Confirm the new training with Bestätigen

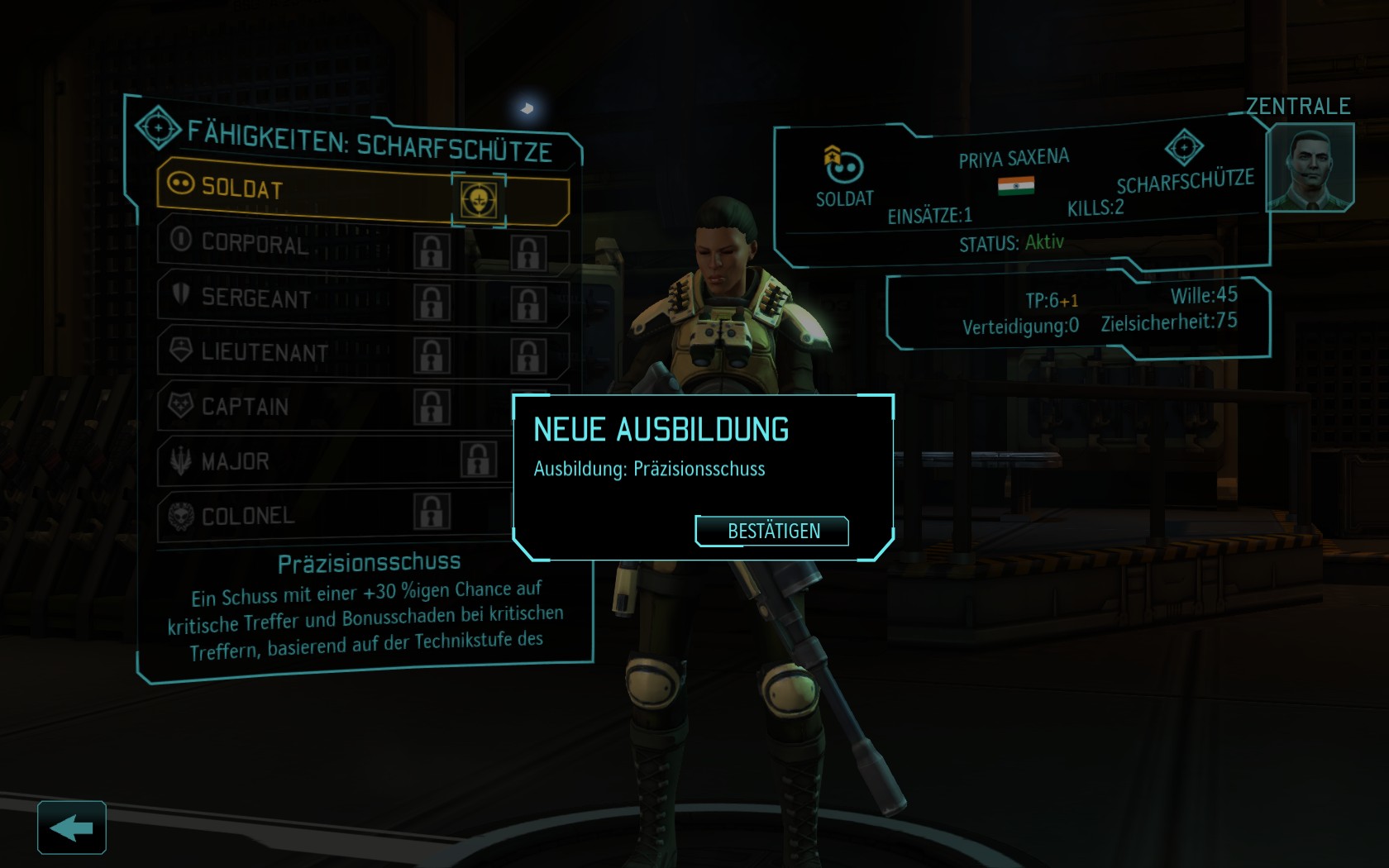[x=772, y=531]
